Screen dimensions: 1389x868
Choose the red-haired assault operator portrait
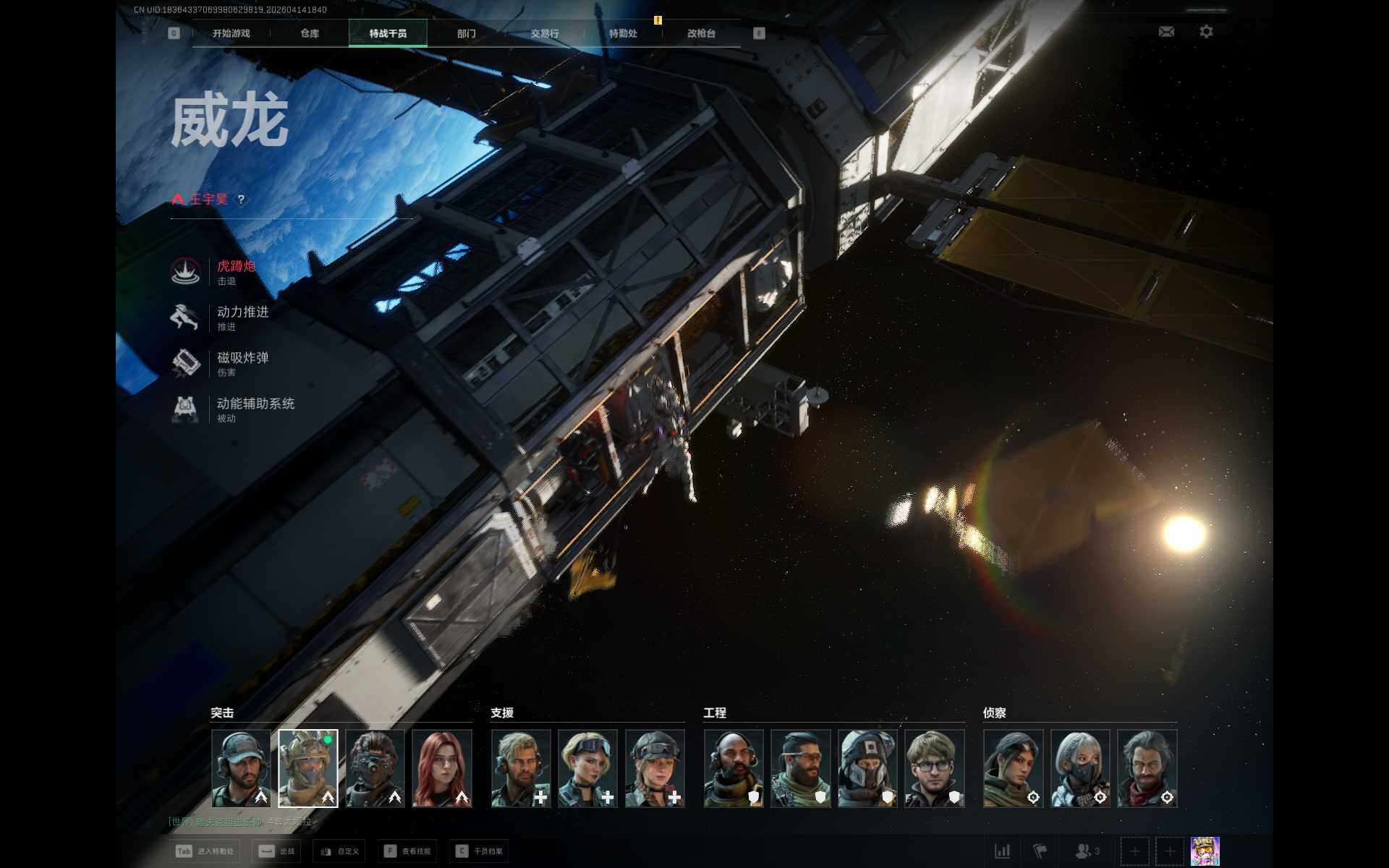[441, 767]
